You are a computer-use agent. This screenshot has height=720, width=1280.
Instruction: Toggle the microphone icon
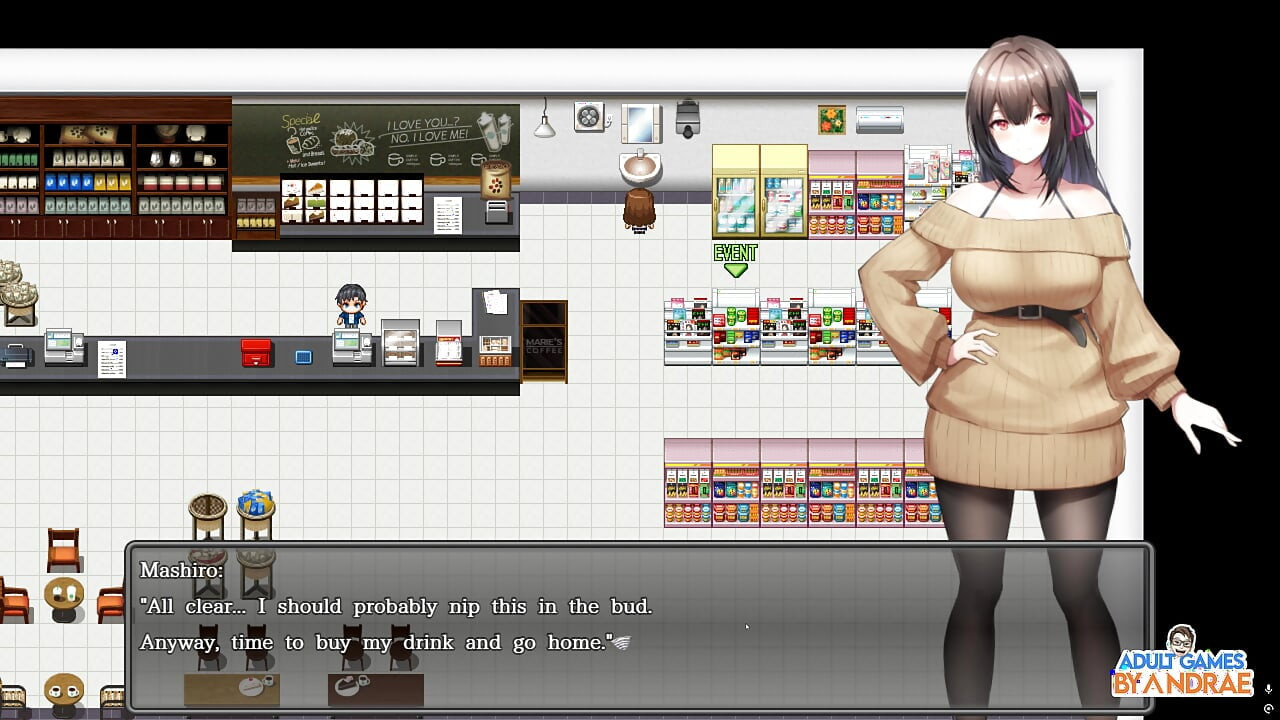[x=1268, y=689]
